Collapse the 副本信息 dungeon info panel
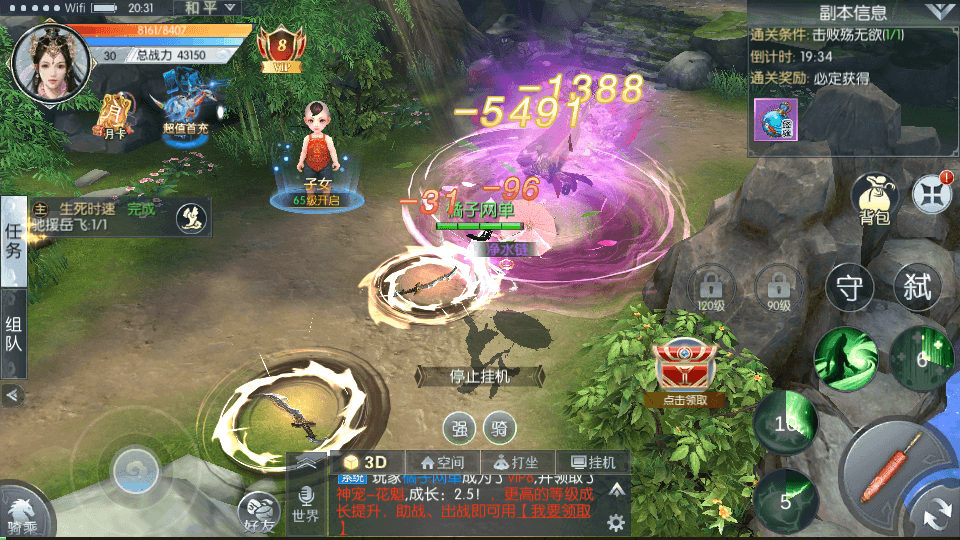 937,12
